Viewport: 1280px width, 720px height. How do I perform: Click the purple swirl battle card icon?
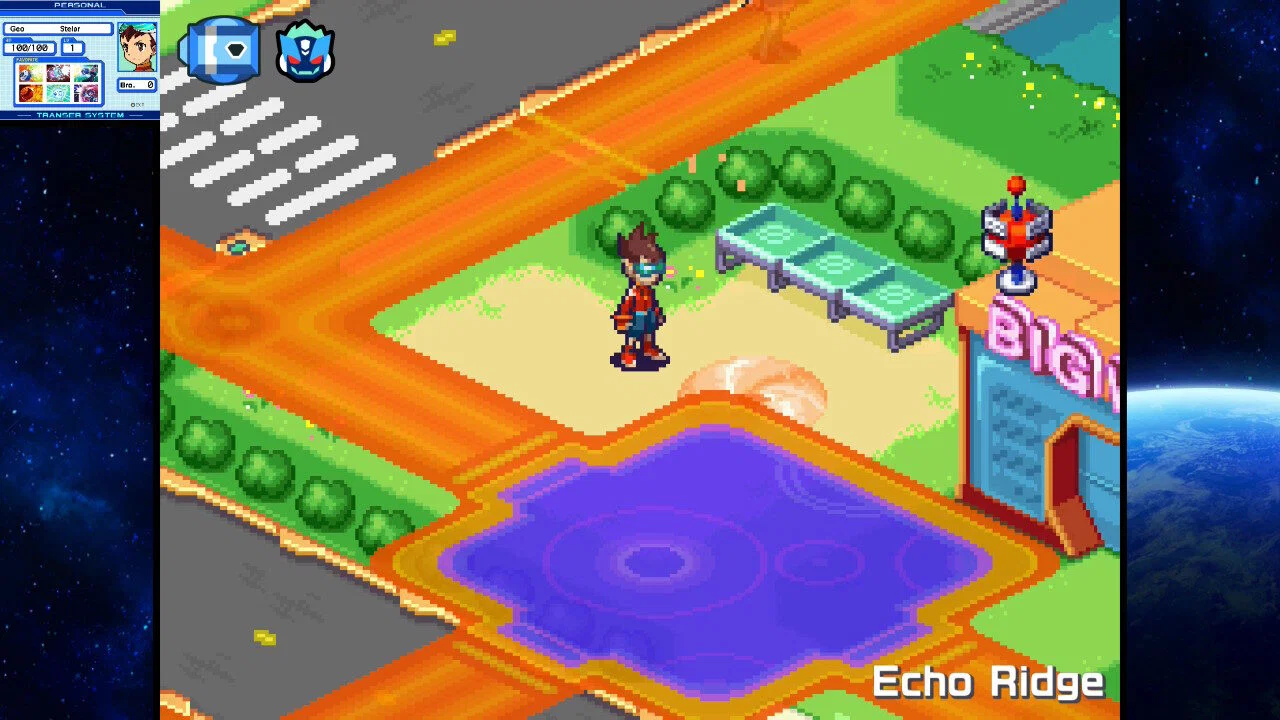85,92
